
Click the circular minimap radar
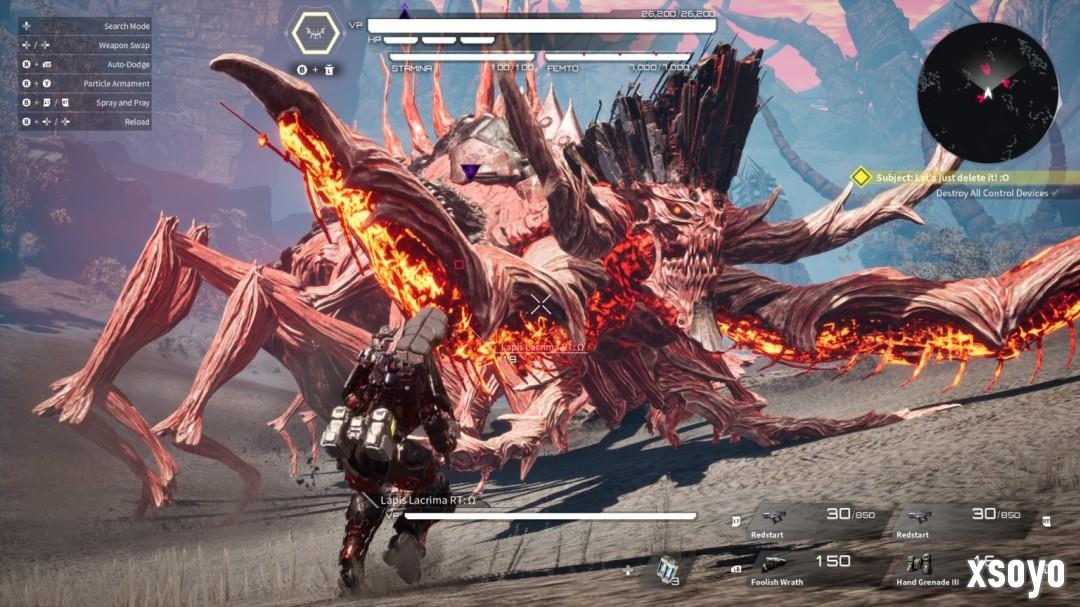click(x=987, y=92)
